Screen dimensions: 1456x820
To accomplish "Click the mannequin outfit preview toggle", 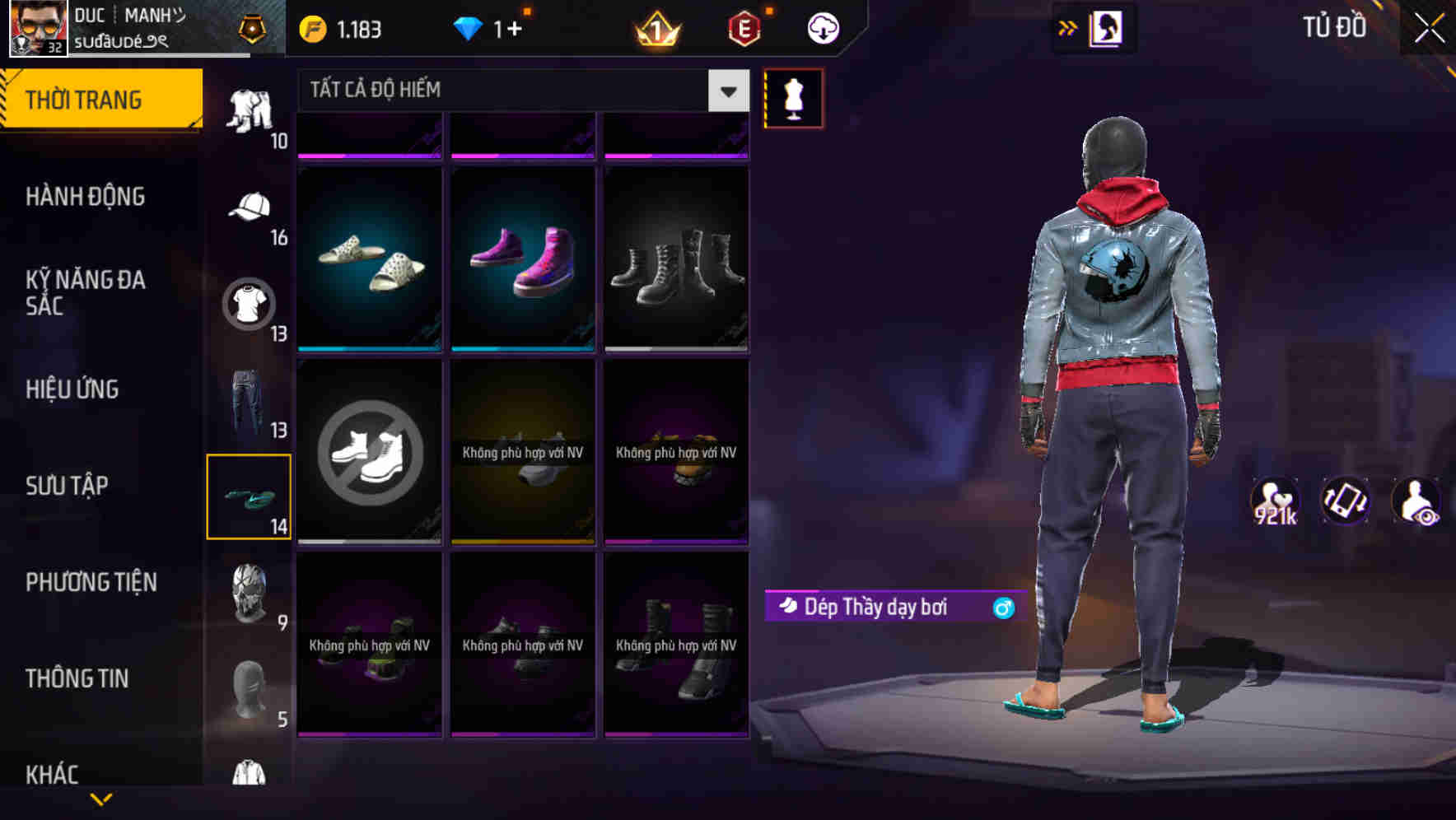I will point(793,97).
